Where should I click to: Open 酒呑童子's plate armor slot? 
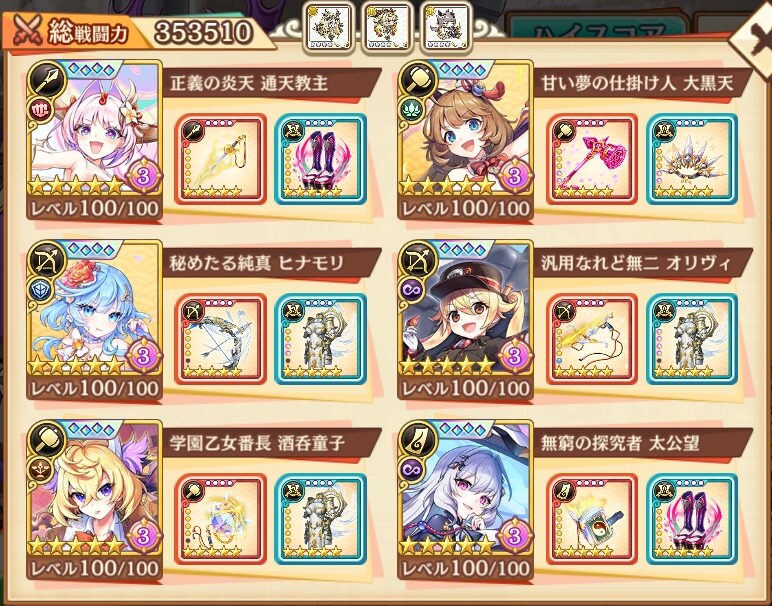[x=320, y=520]
